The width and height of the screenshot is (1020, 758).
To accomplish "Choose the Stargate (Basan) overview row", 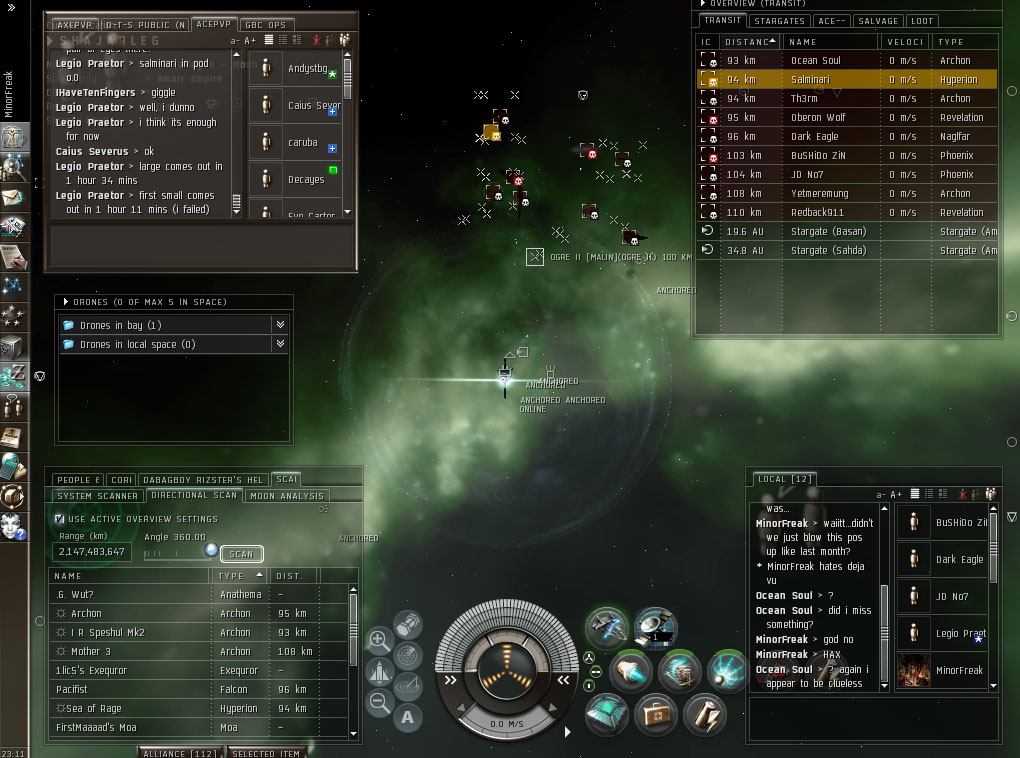I will (x=828, y=231).
